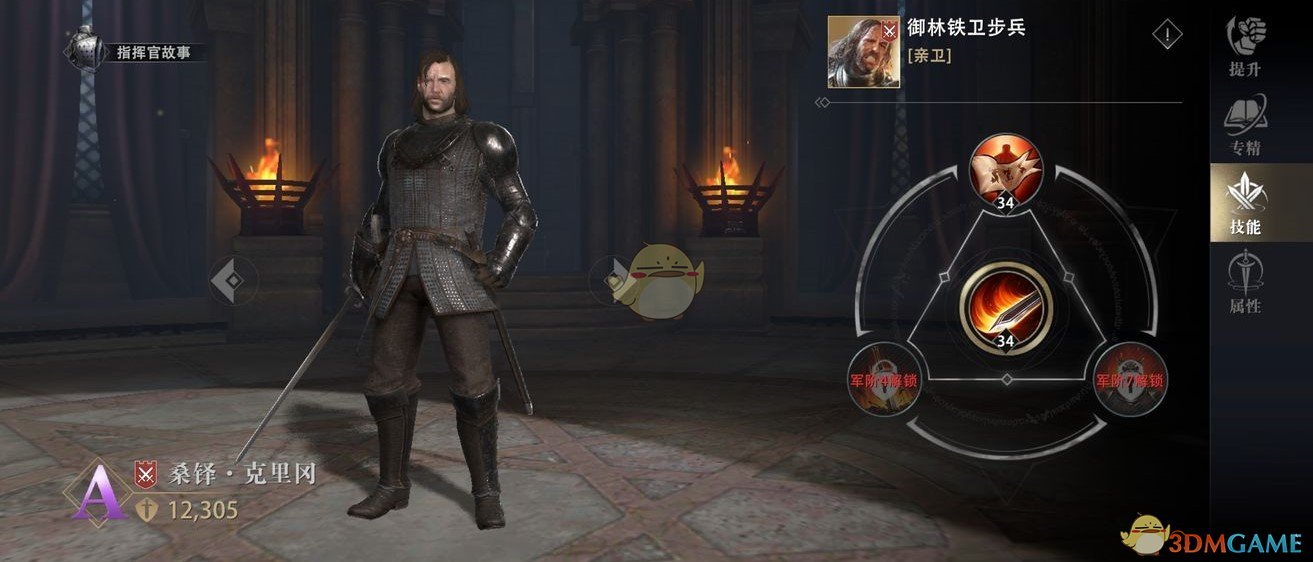Click the locked 军阶4解锁 skill
This screenshot has height=562, width=1313.
(x=884, y=380)
